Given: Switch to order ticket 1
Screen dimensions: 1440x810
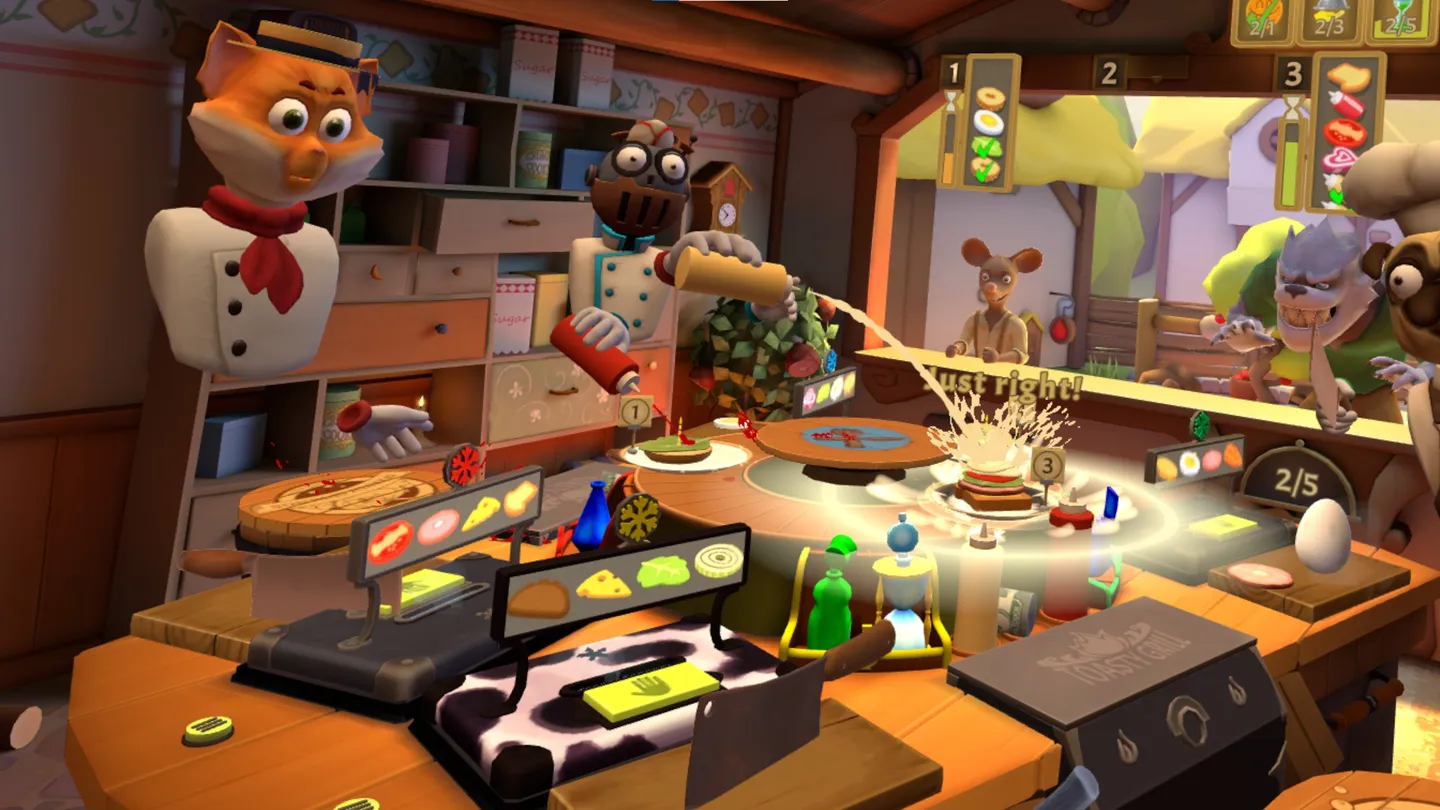Looking at the screenshot, I should point(954,70).
